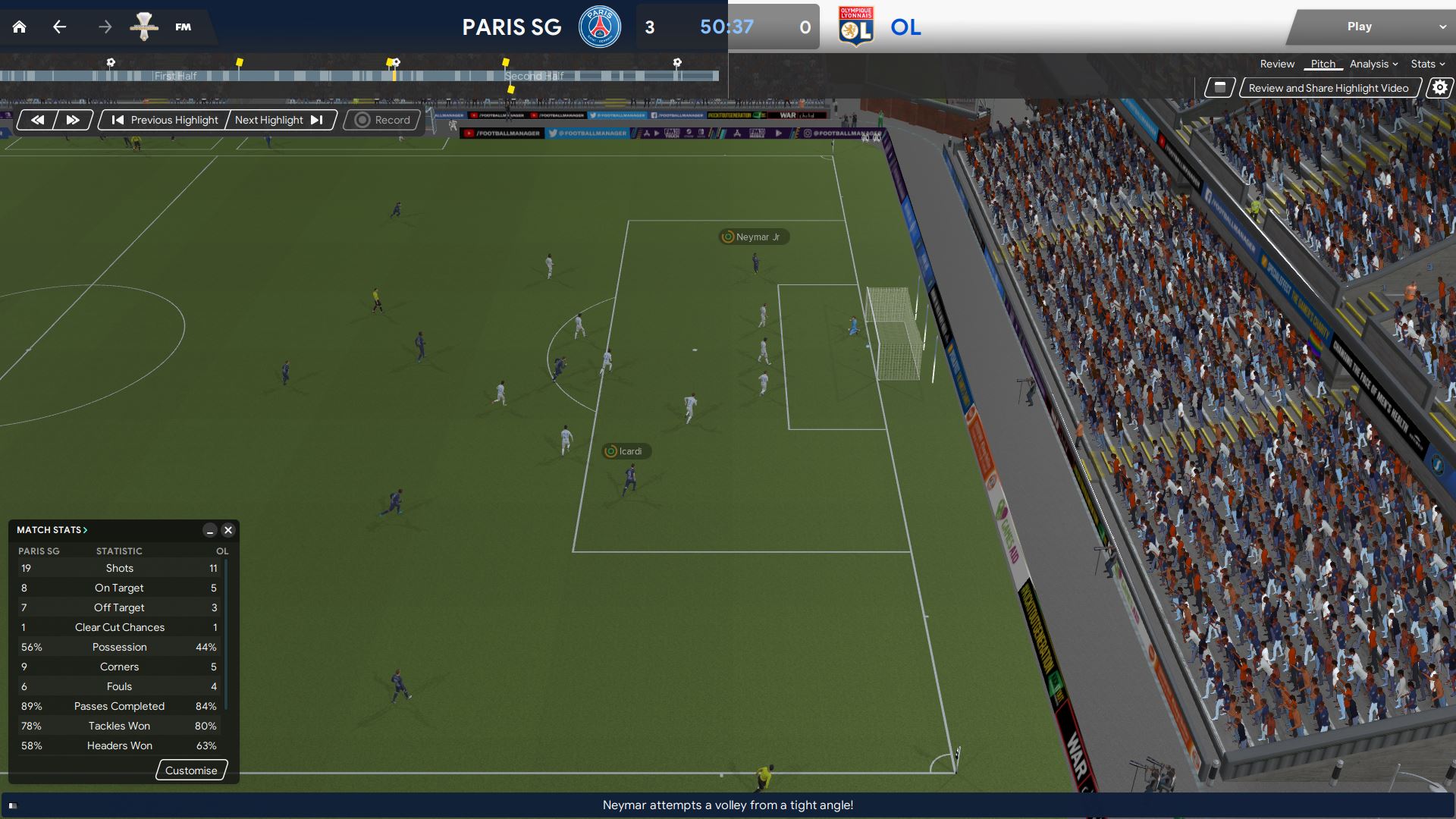Rewind the match highlight
1456x819 pixels.
[x=37, y=120]
